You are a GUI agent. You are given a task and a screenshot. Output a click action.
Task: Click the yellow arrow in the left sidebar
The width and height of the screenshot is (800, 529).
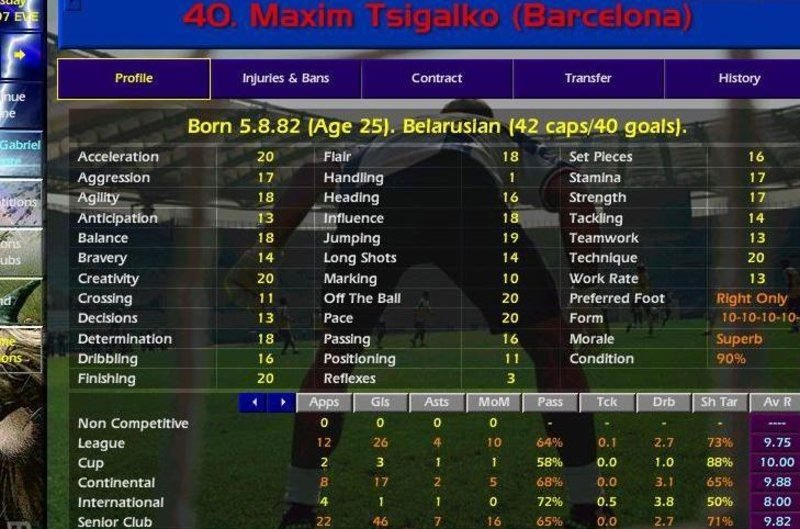pyautogui.click(x=20, y=53)
